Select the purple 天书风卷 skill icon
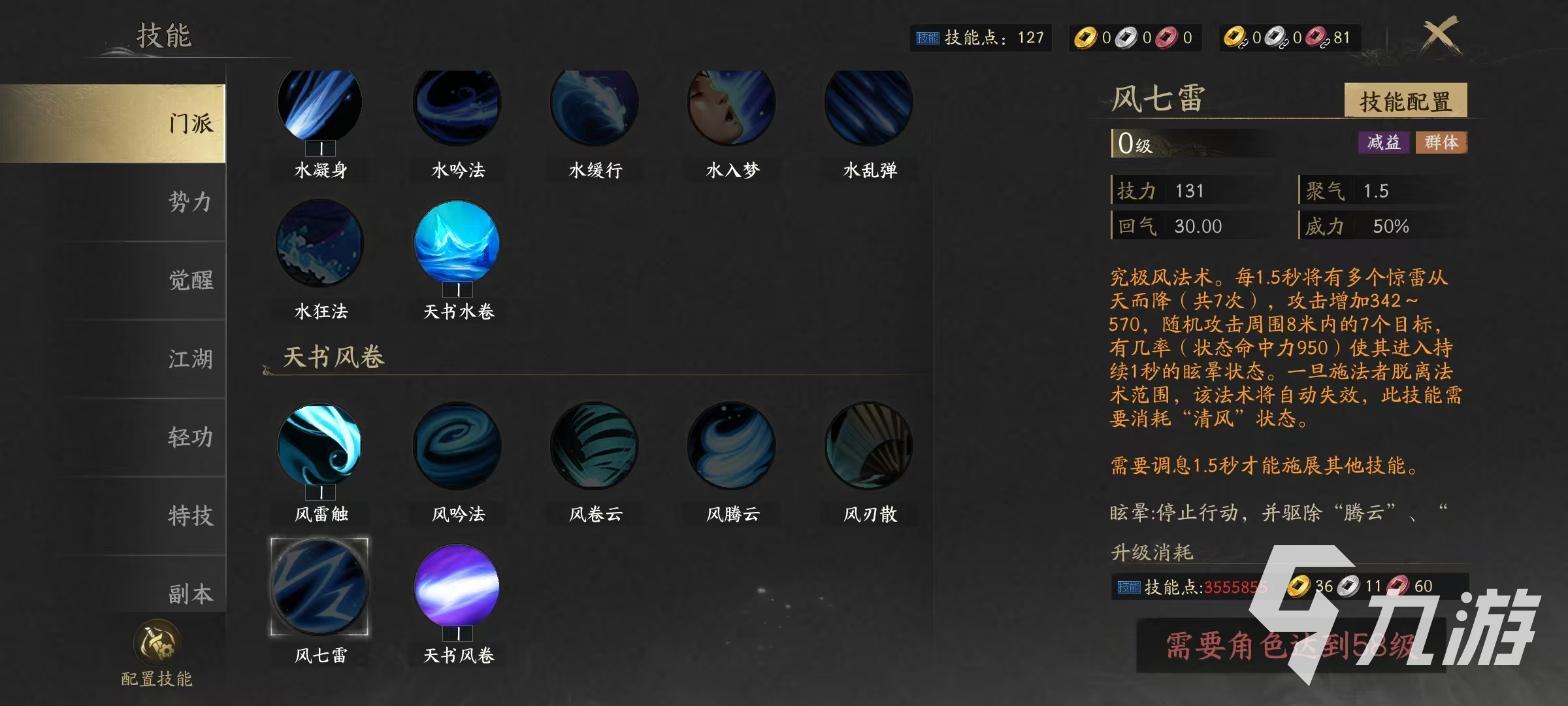Viewport: 1568px width, 706px height. [457, 588]
